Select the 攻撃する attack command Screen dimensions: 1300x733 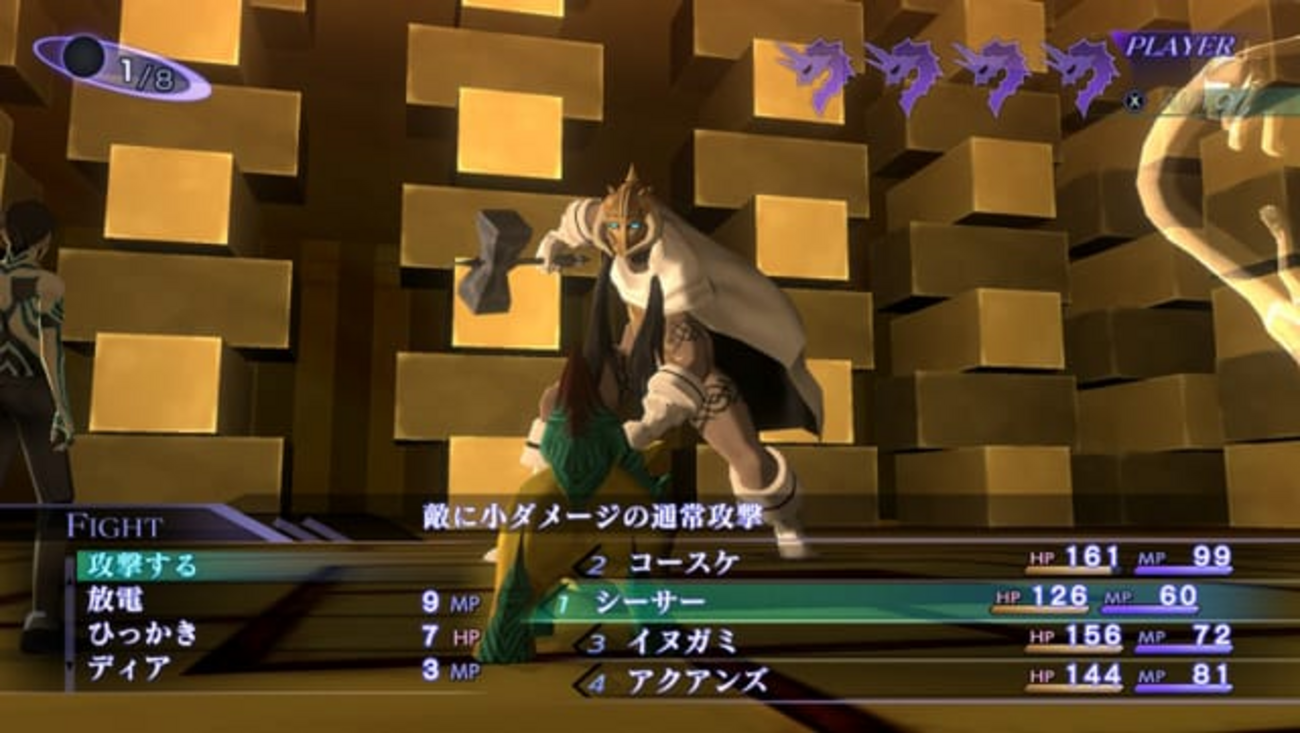(143, 565)
